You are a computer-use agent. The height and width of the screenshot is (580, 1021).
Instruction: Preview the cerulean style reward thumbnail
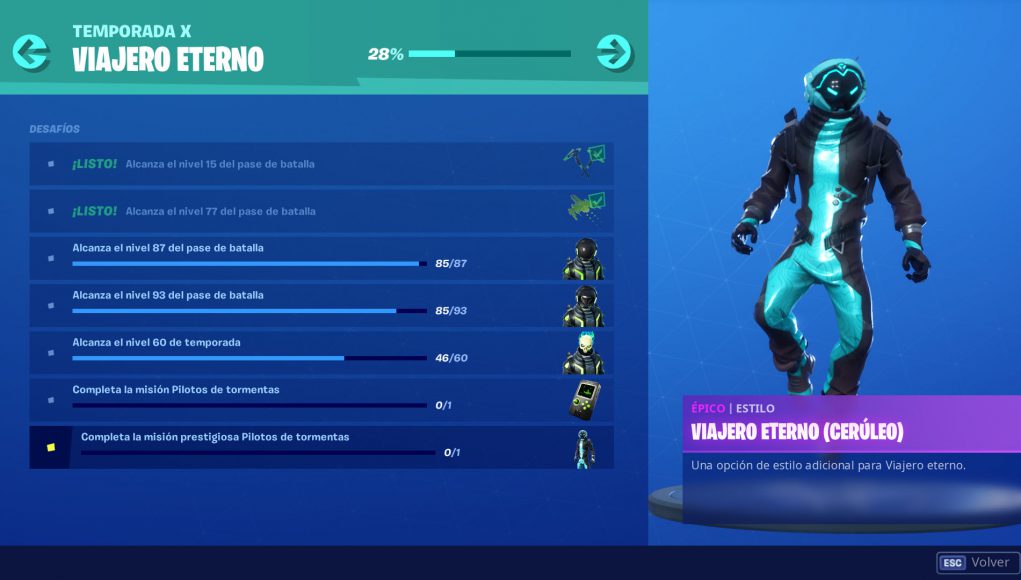(584, 447)
